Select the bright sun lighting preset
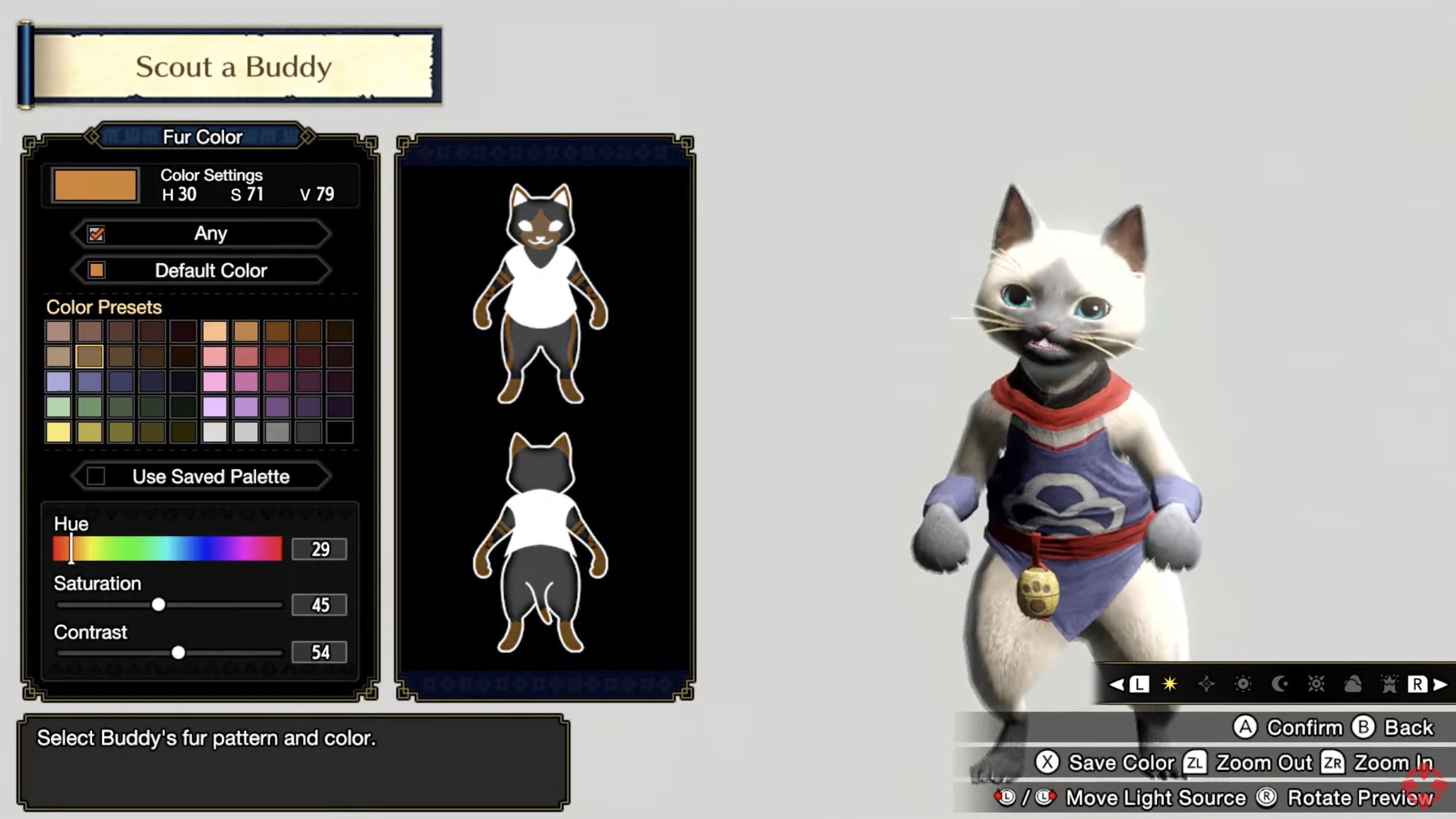This screenshot has width=1456, height=819. pyautogui.click(x=1318, y=685)
